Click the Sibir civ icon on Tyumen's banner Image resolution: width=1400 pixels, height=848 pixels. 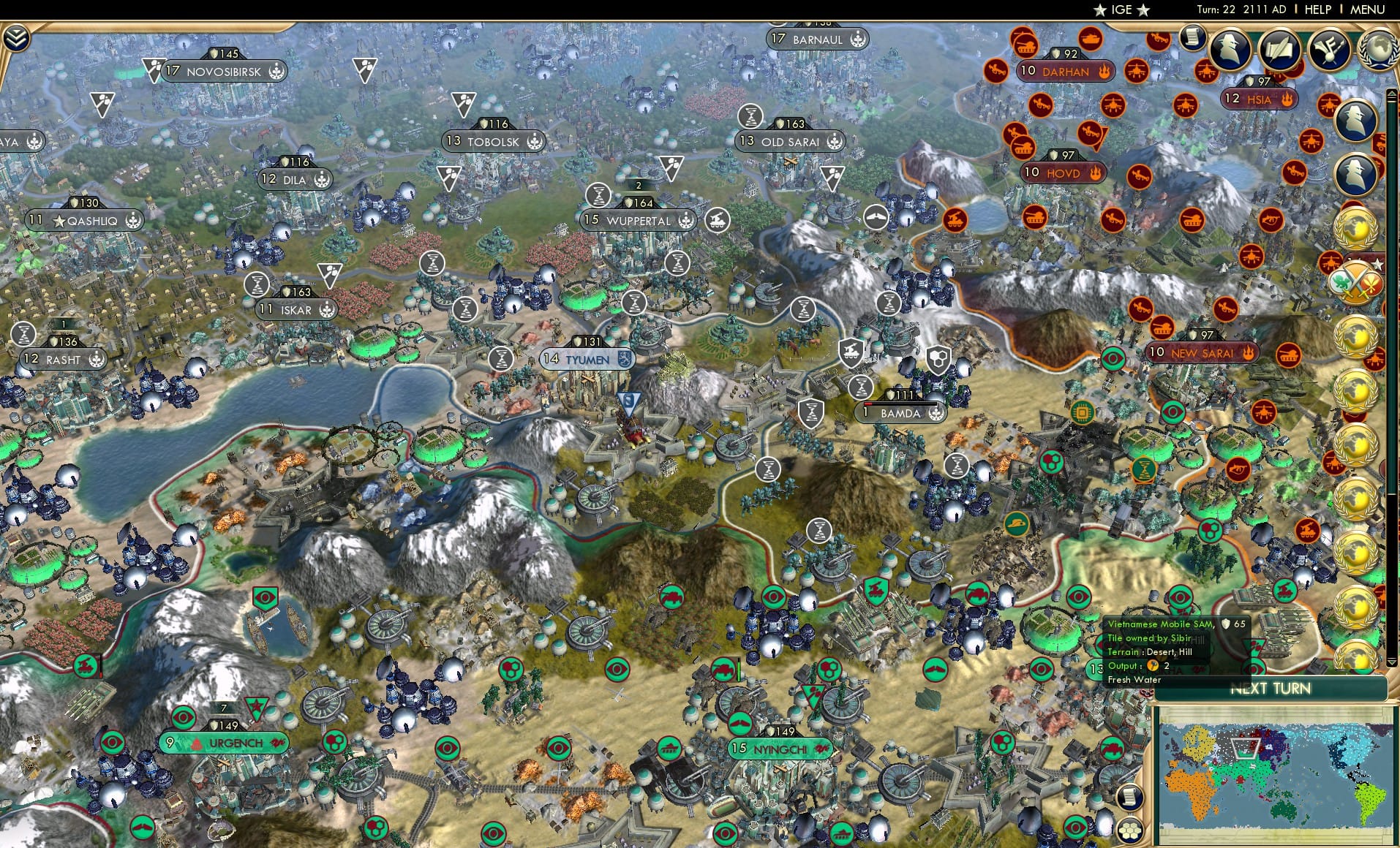(x=625, y=359)
